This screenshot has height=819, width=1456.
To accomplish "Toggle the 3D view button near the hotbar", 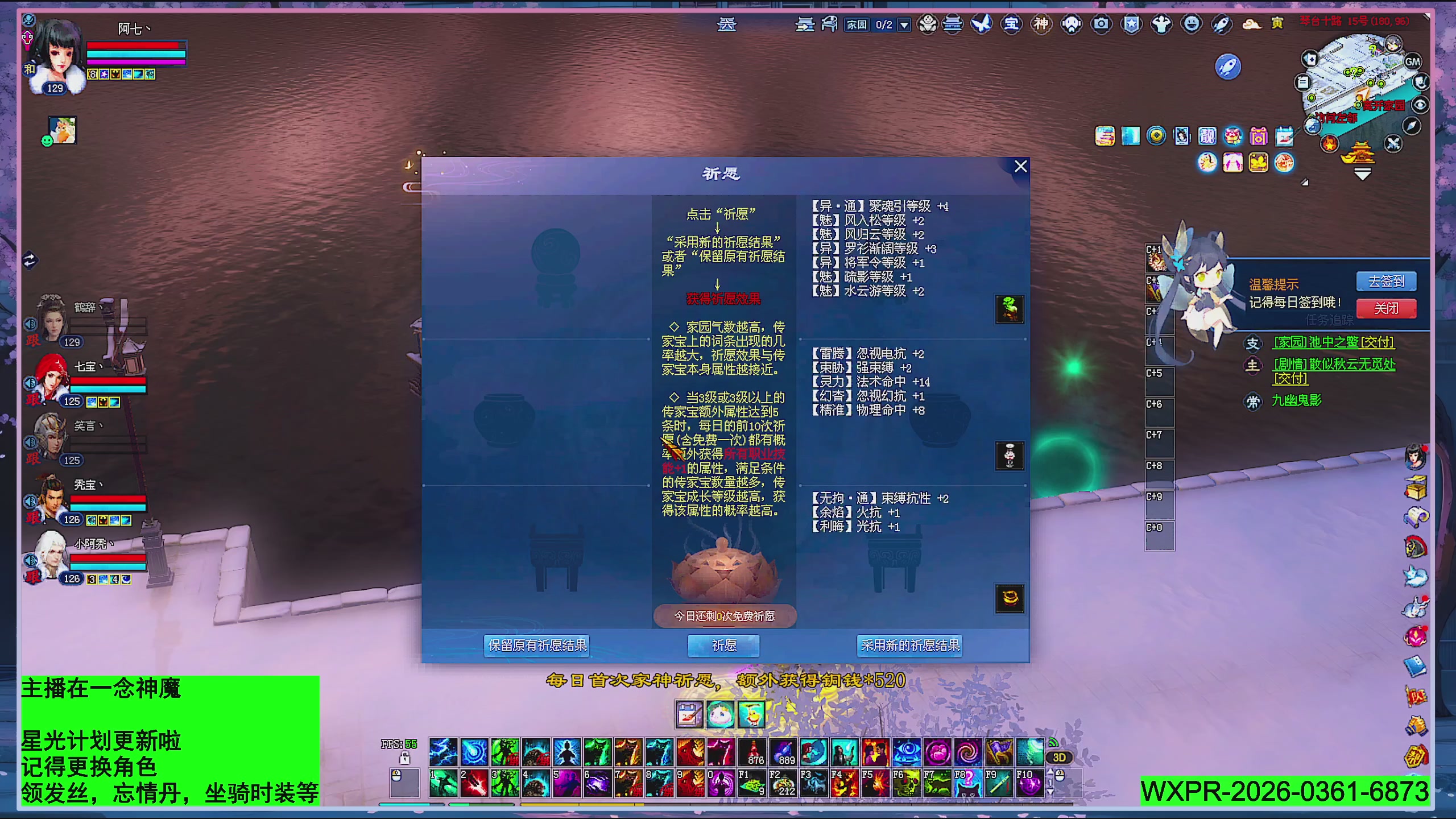I will [x=1059, y=757].
